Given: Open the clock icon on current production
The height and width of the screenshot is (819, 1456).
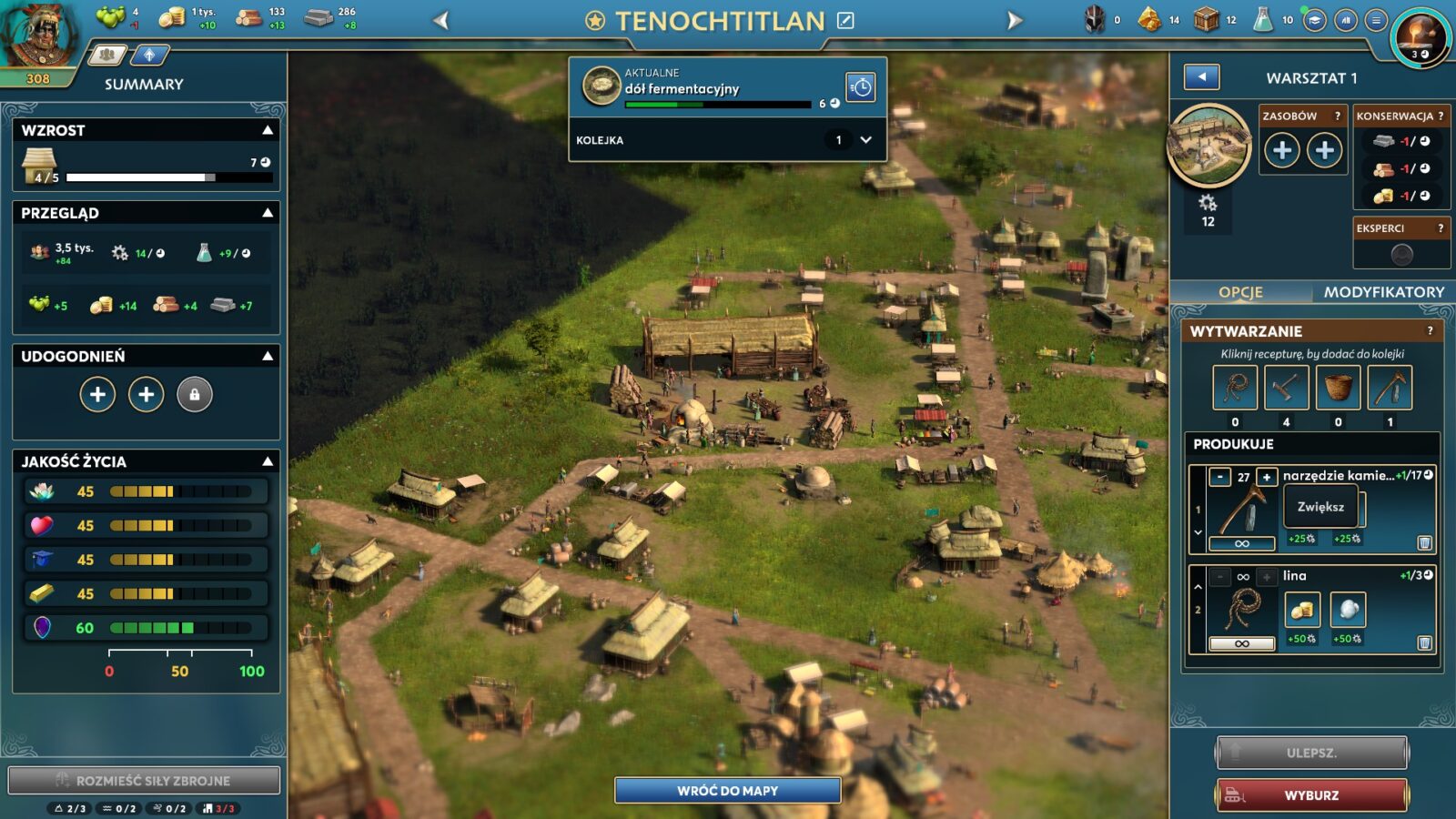Looking at the screenshot, I should (x=860, y=87).
